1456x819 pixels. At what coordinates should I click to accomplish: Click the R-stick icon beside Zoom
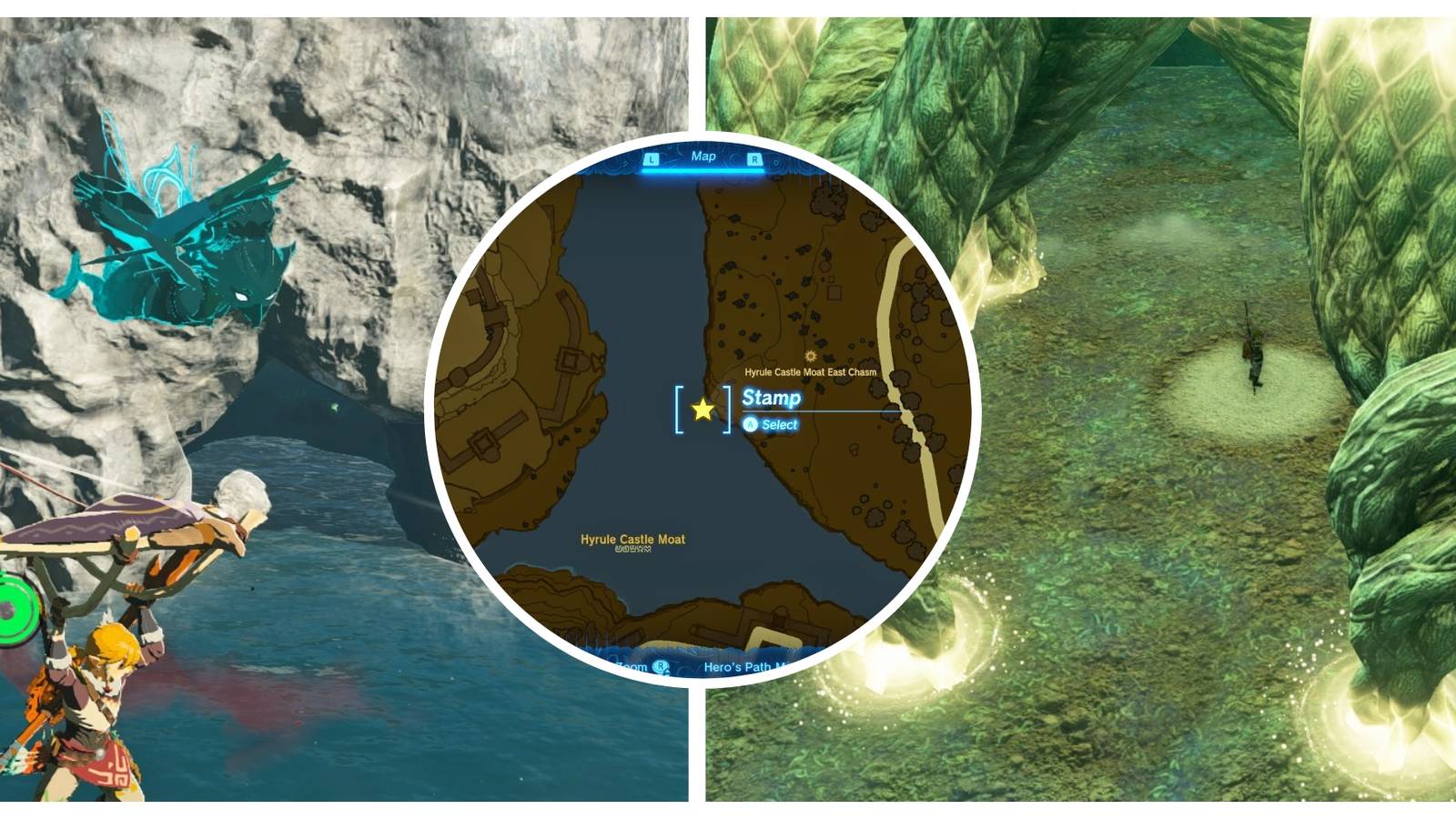tap(662, 666)
